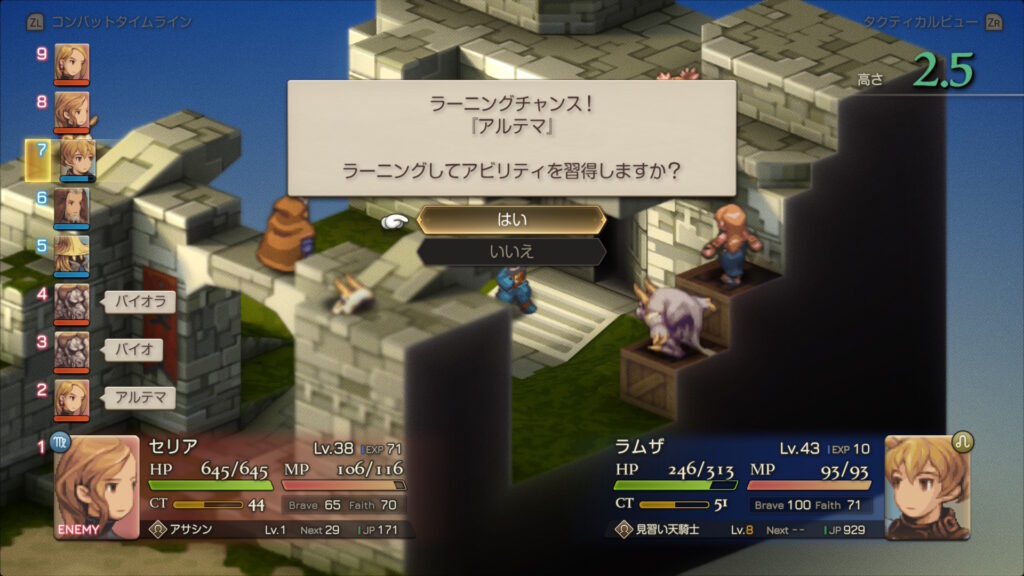1024x576 pixels.
Task: Choose はい to learn アルテマ
Action: pos(511,220)
